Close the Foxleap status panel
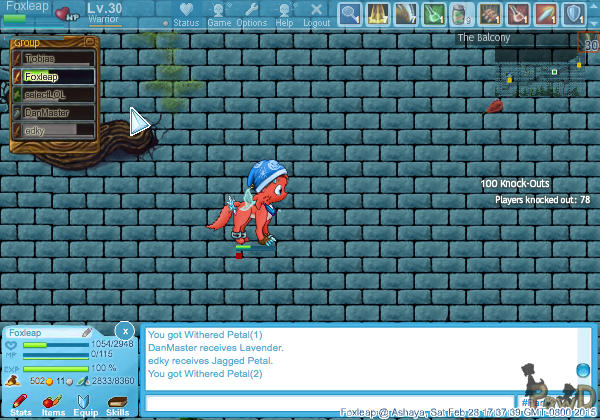Image resolution: width=600 pixels, height=420 pixels. [124, 329]
